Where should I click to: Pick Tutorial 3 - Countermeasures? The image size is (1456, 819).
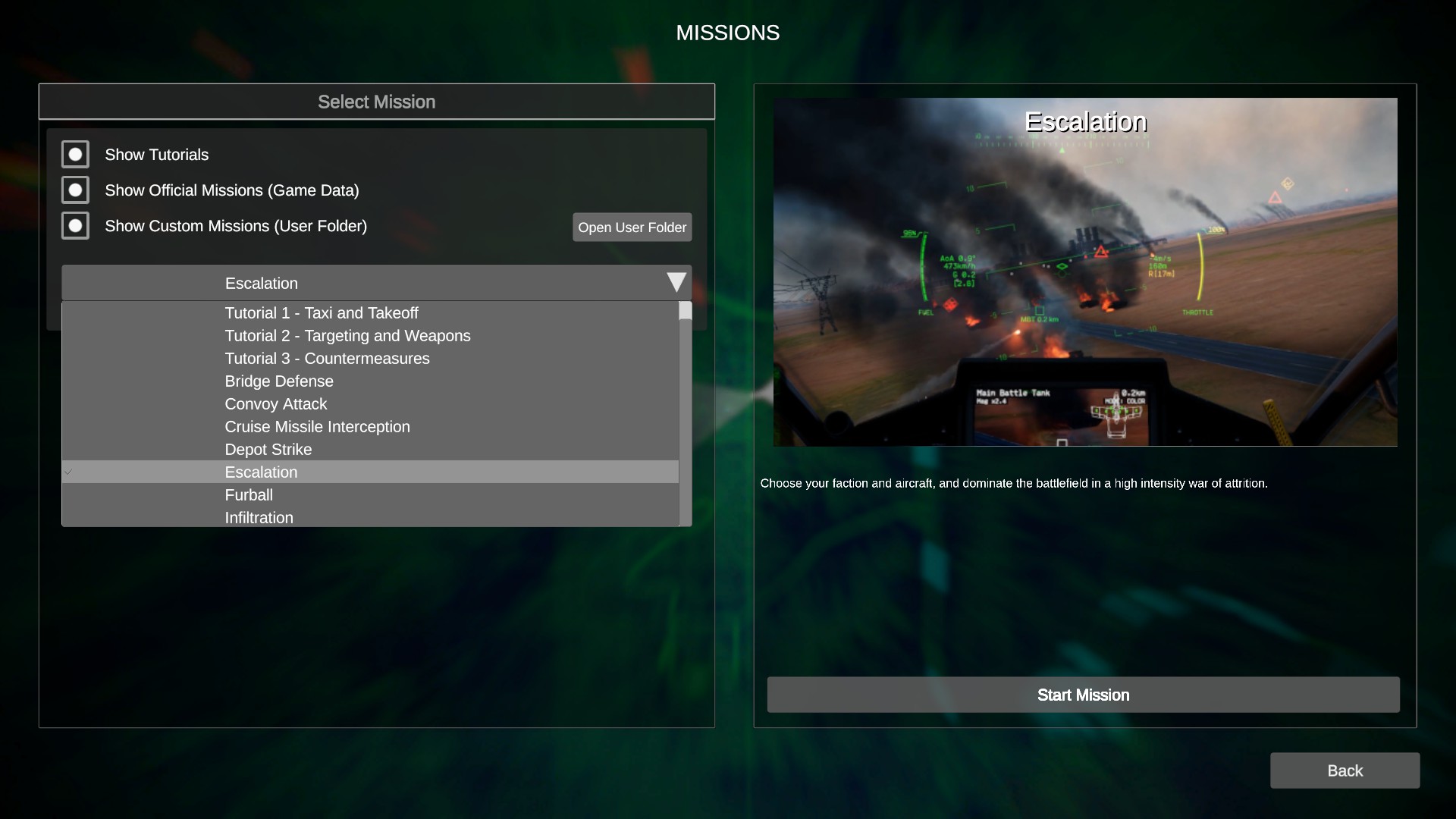327,359
